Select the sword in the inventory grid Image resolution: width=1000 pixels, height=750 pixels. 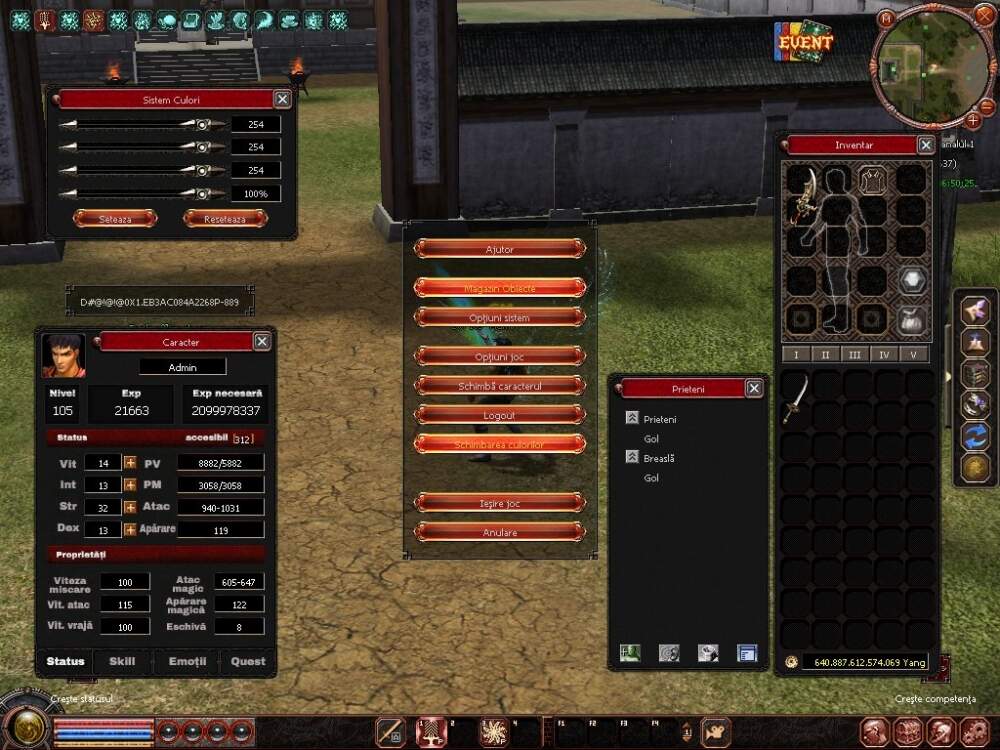[x=795, y=396]
